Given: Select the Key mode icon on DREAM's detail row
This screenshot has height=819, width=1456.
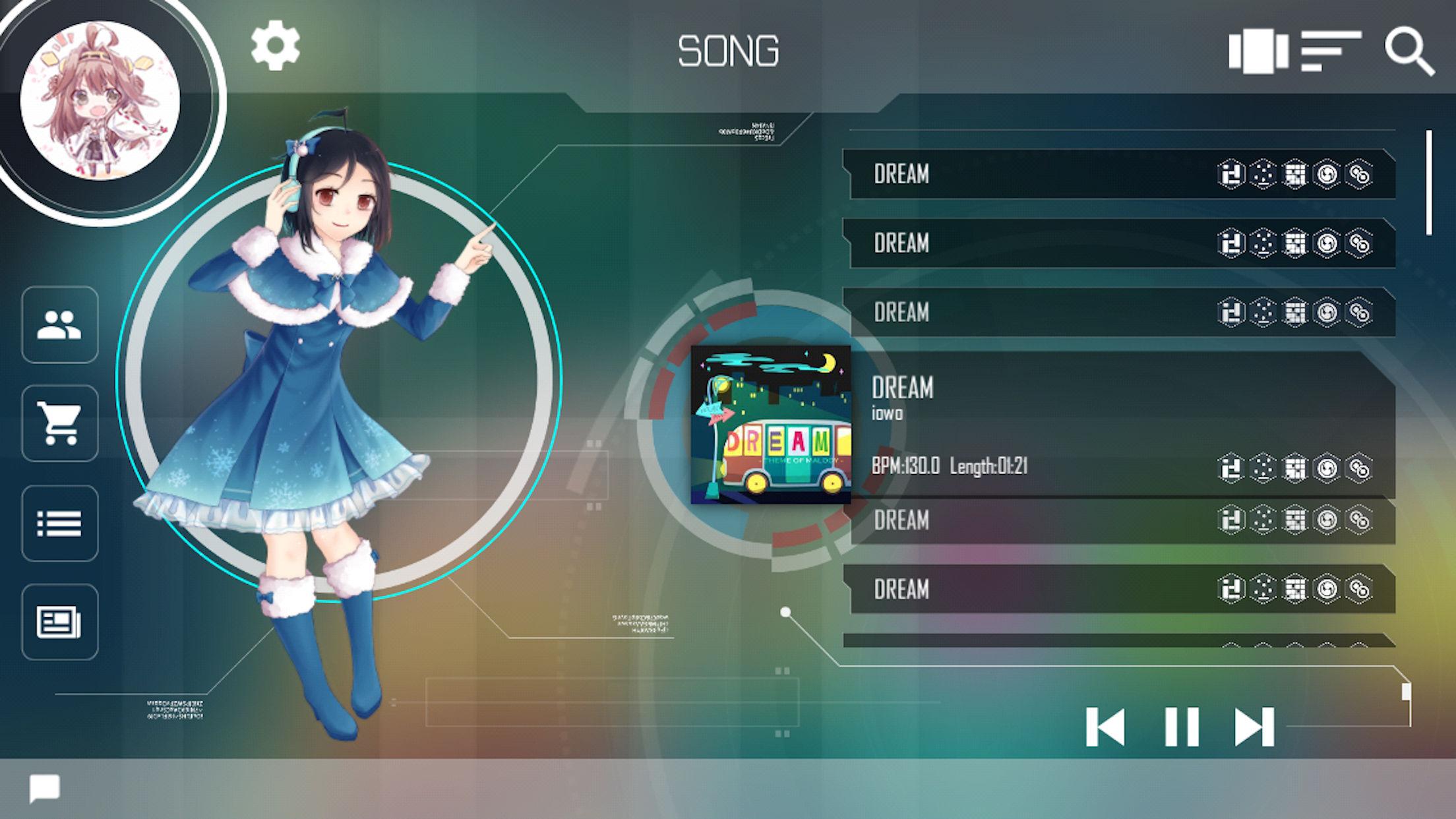Looking at the screenshot, I should 1230,468.
